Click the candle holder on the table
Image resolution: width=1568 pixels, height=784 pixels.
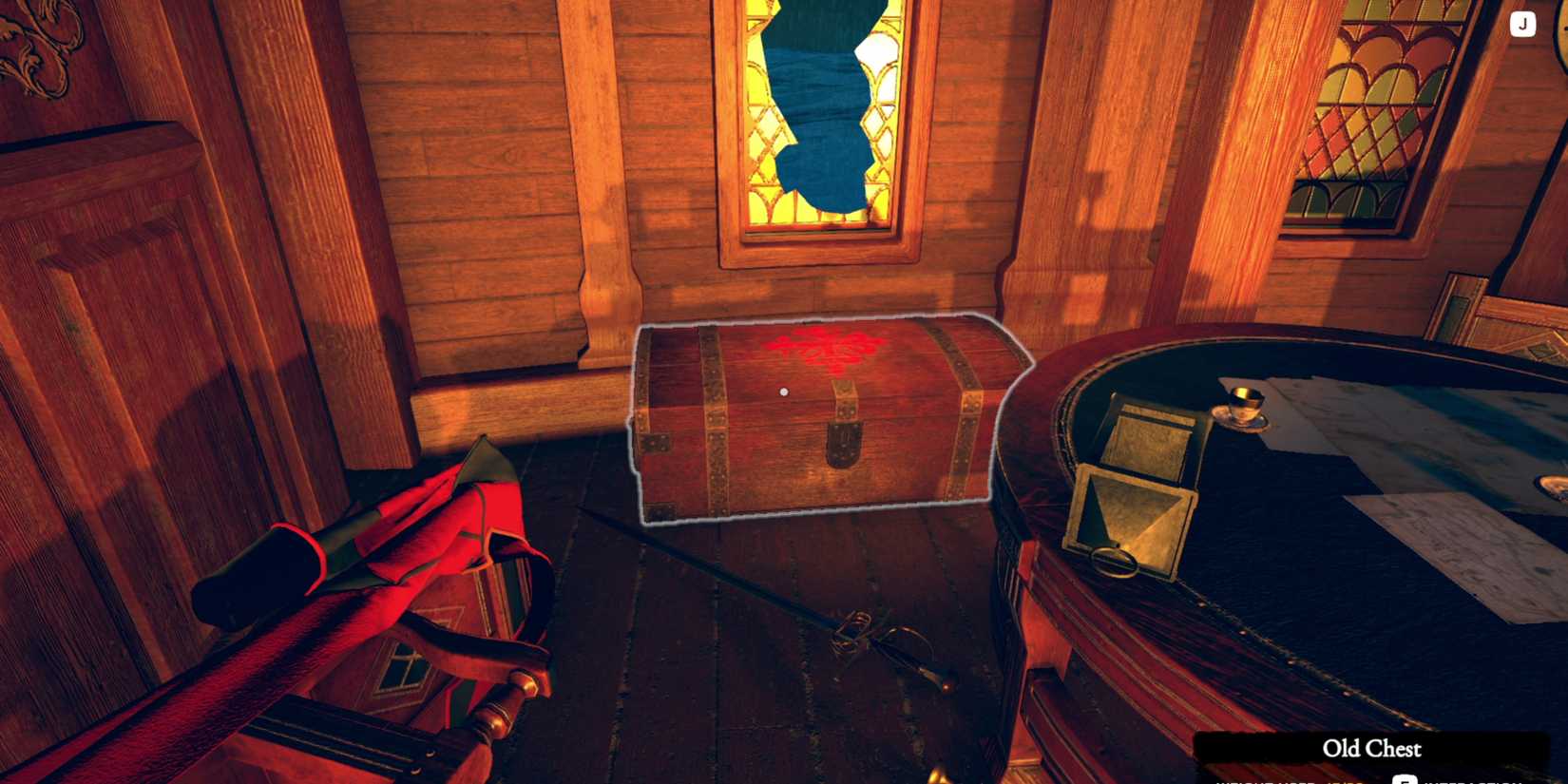coord(1243,404)
